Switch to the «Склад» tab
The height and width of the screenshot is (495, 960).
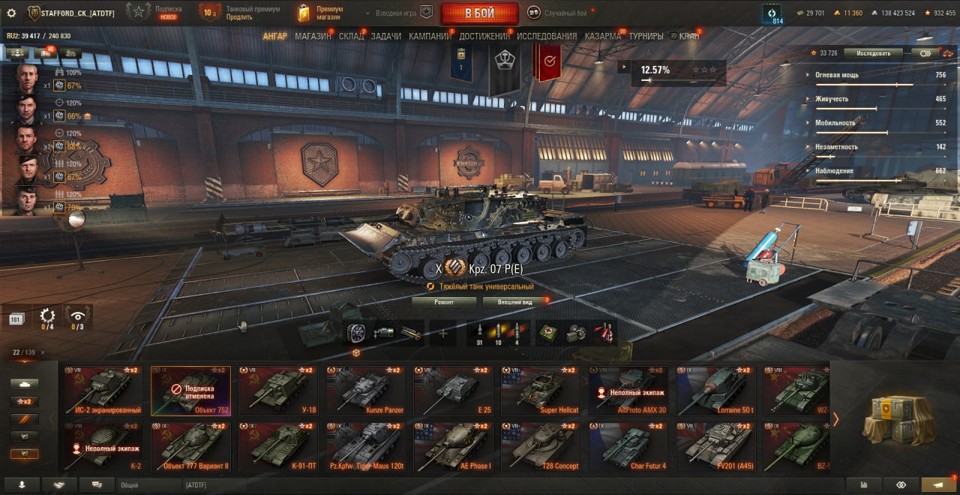click(x=351, y=36)
